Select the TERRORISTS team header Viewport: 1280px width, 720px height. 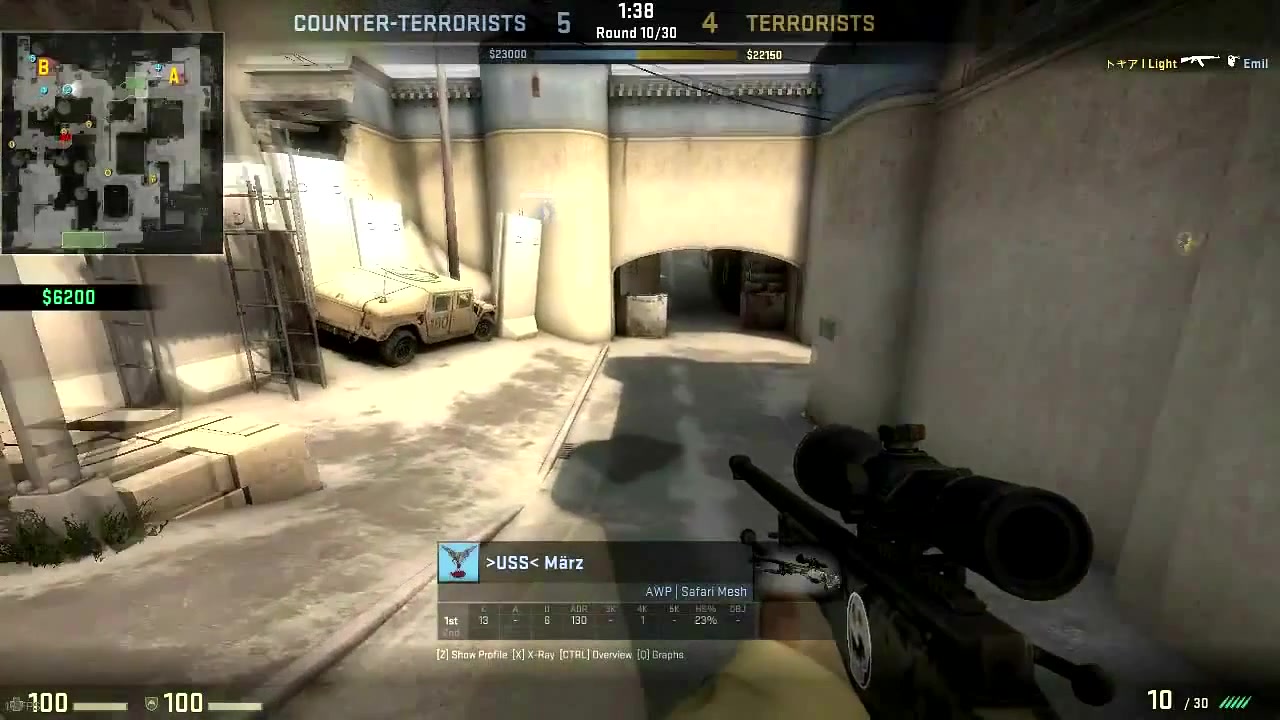coord(810,23)
